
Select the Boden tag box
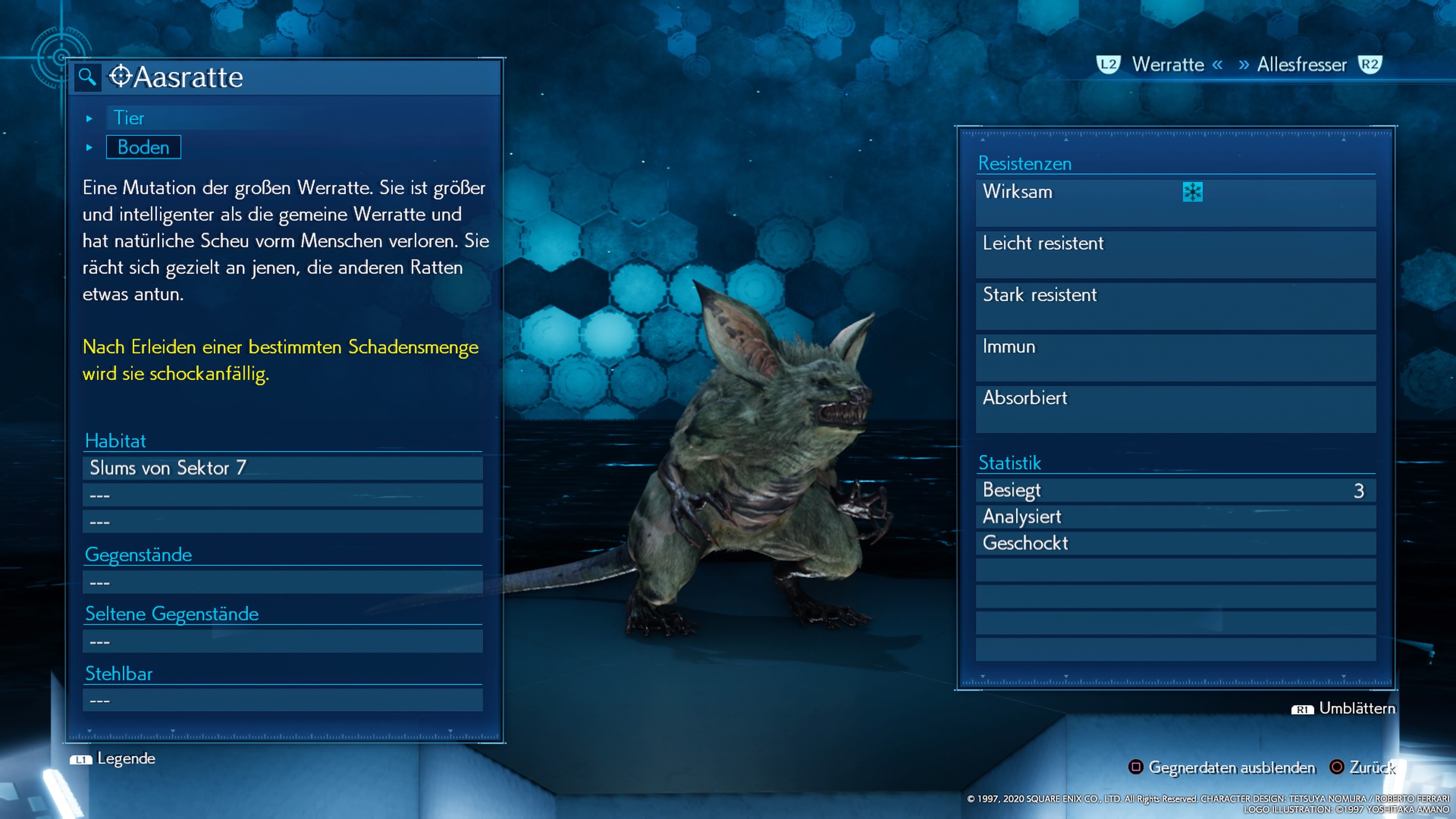coord(144,147)
